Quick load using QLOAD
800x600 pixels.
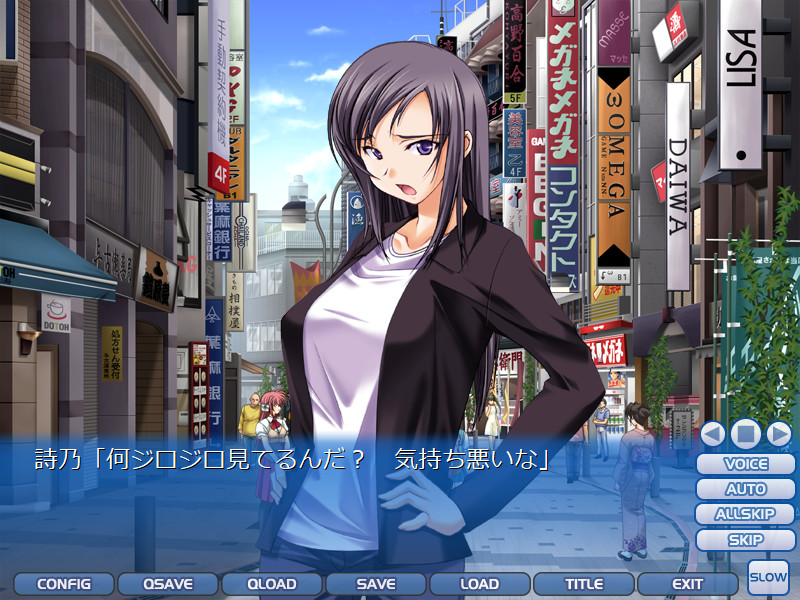(x=272, y=584)
